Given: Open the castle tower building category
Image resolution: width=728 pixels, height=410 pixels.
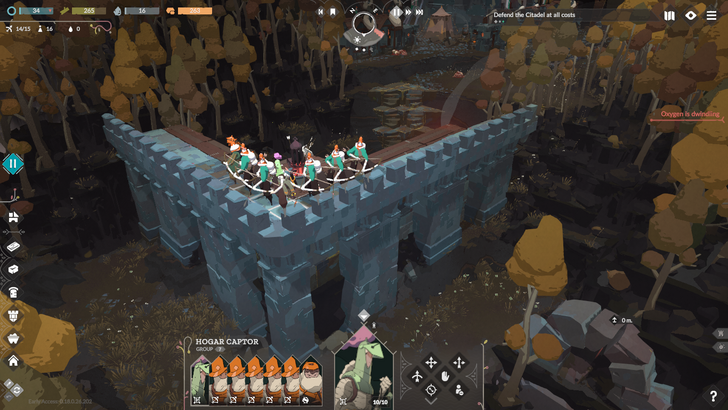Looking at the screenshot, I should click(13, 315).
